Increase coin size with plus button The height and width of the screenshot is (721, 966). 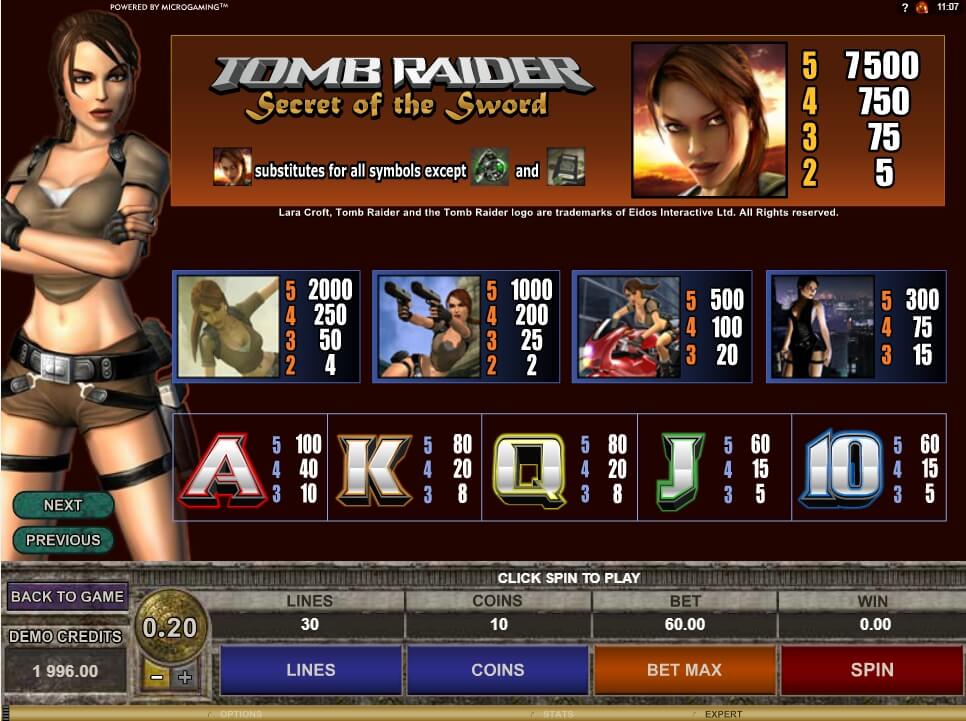click(184, 677)
